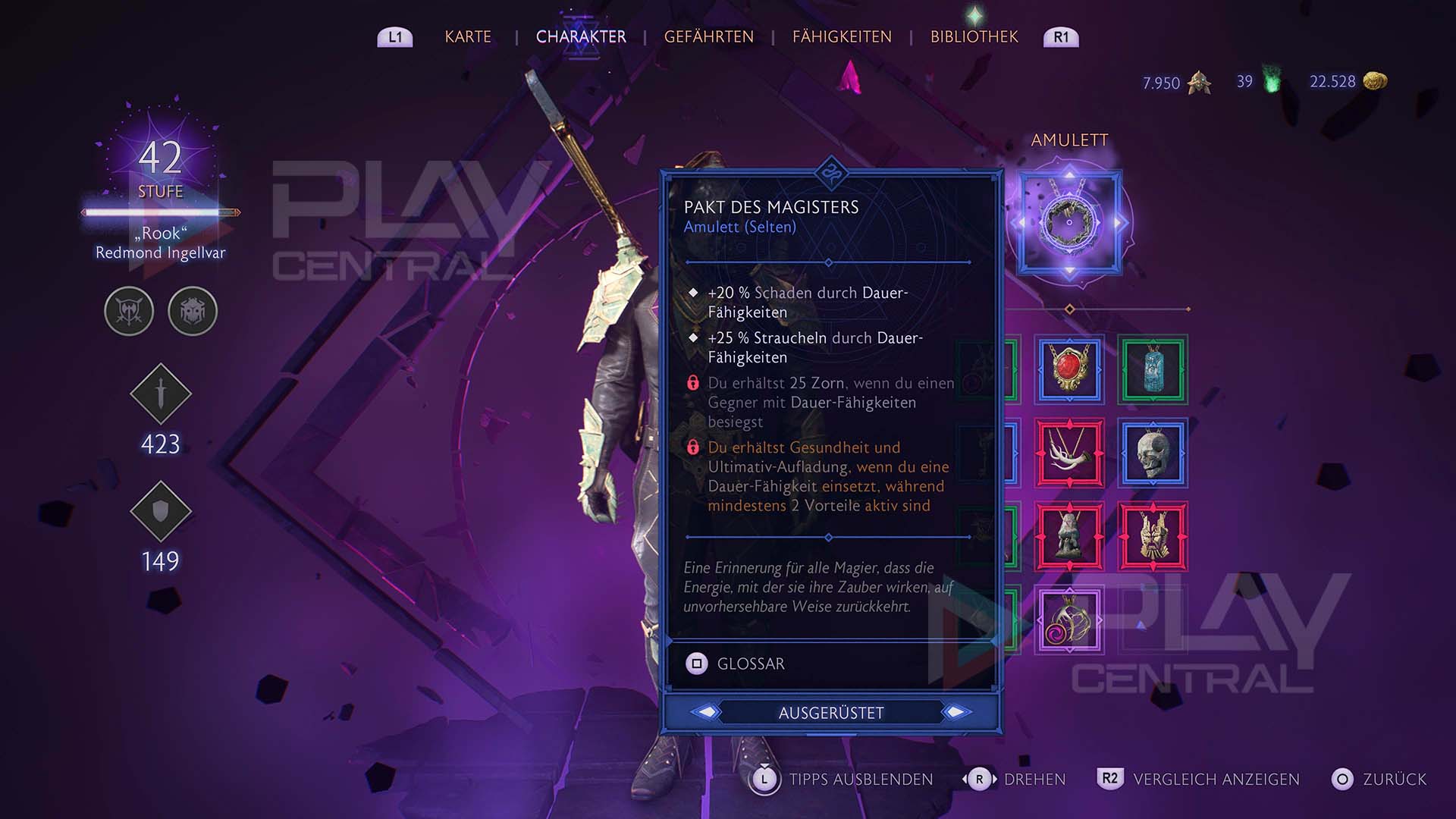
Task: Select the equipped wreath amulet slot
Action: click(1069, 222)
